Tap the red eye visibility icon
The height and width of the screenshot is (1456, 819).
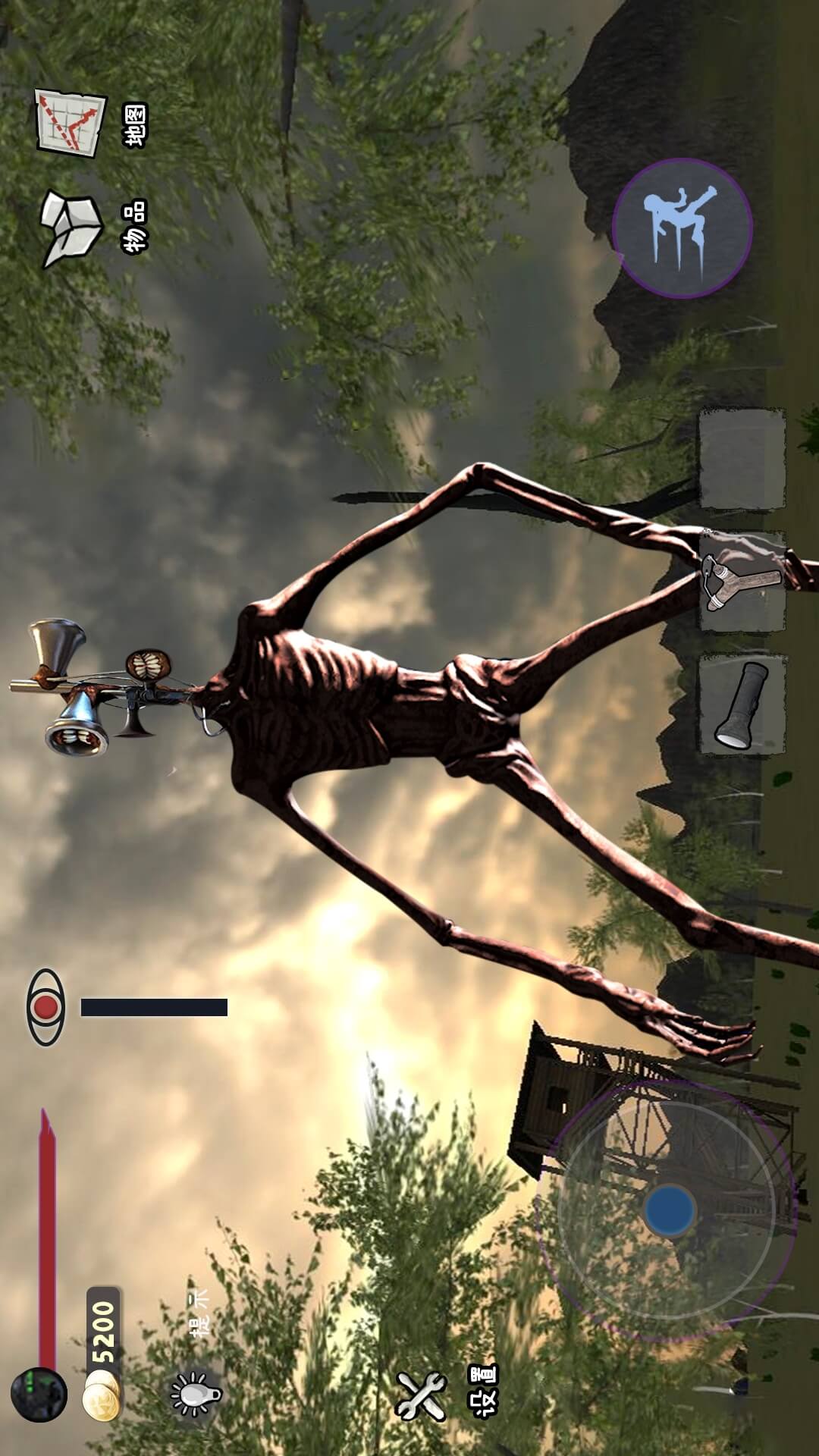pos(46,1007)
